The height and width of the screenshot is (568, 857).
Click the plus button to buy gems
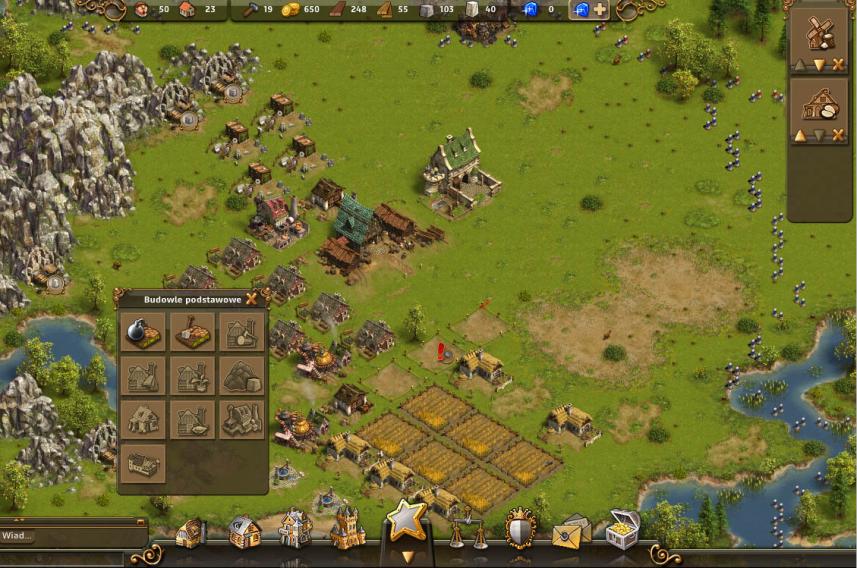click(600, 10)
